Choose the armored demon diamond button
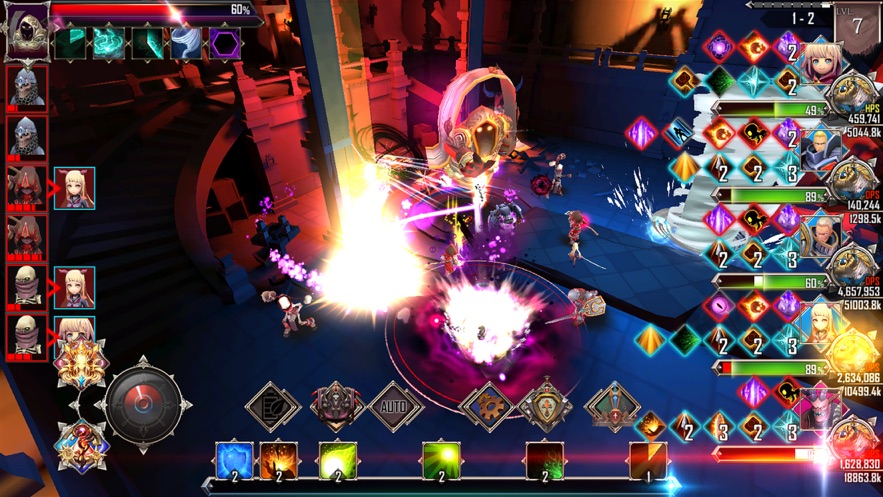The image size is (883, 497). pos(337,406)
